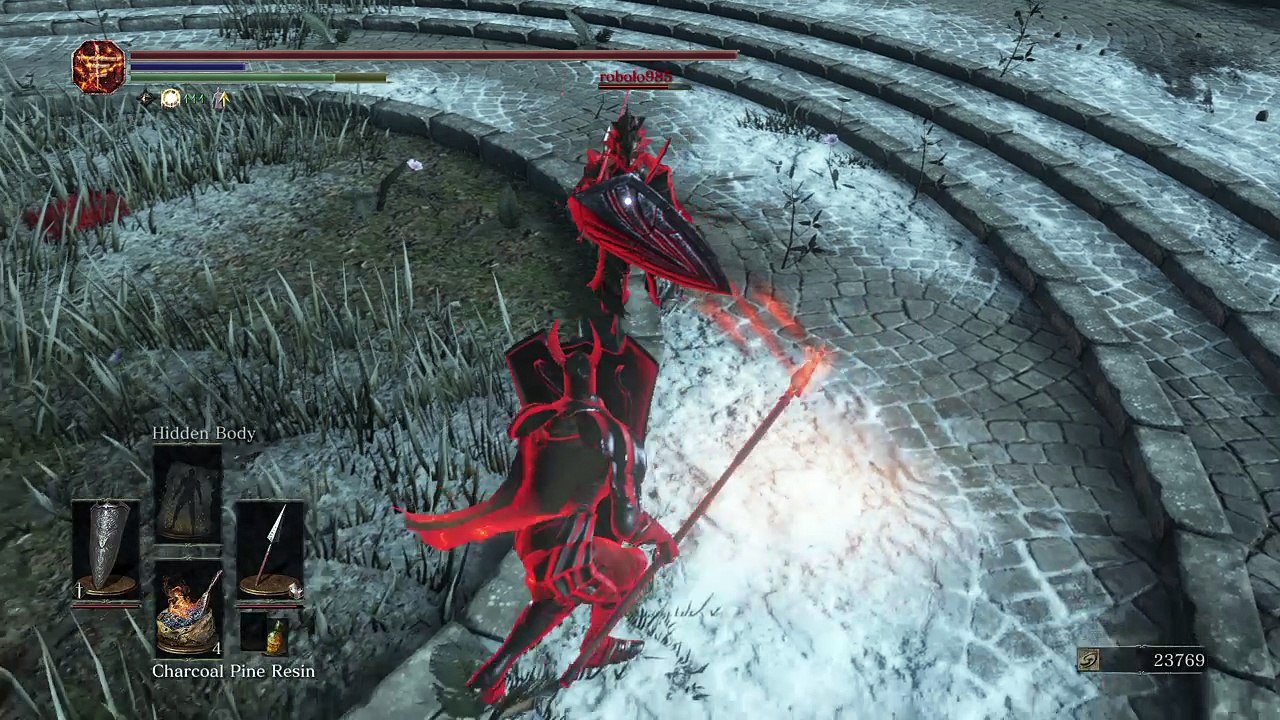Click the glowing white ring status icon
The height and width of the screenshot is (720, 1280).
coord(171,98)
